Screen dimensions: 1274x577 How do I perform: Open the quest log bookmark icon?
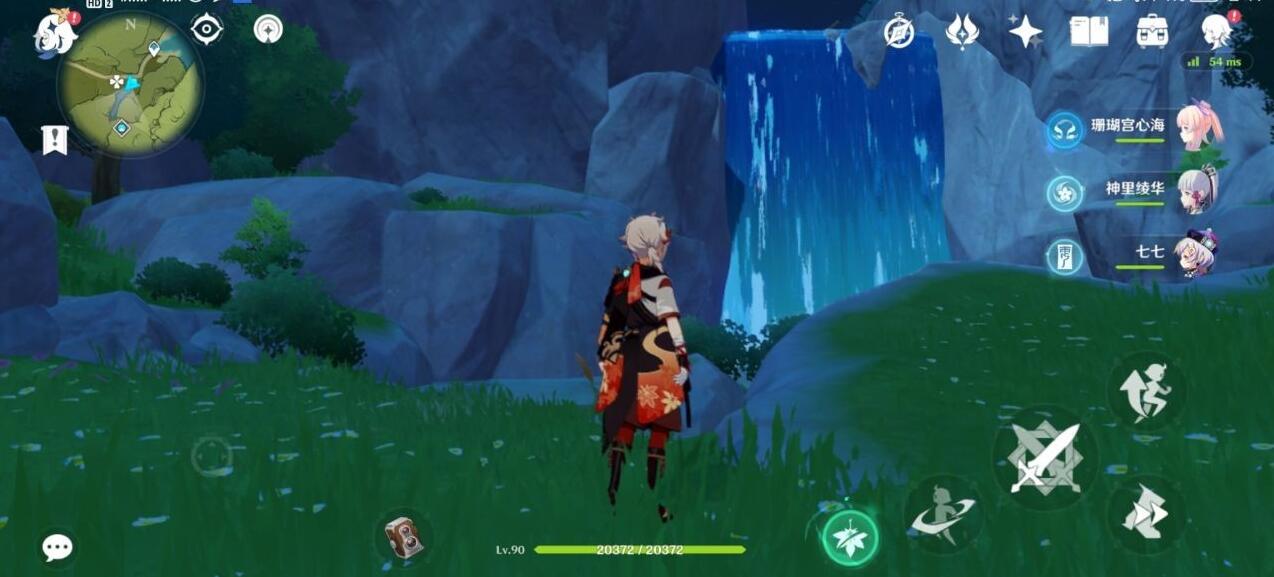54,141
